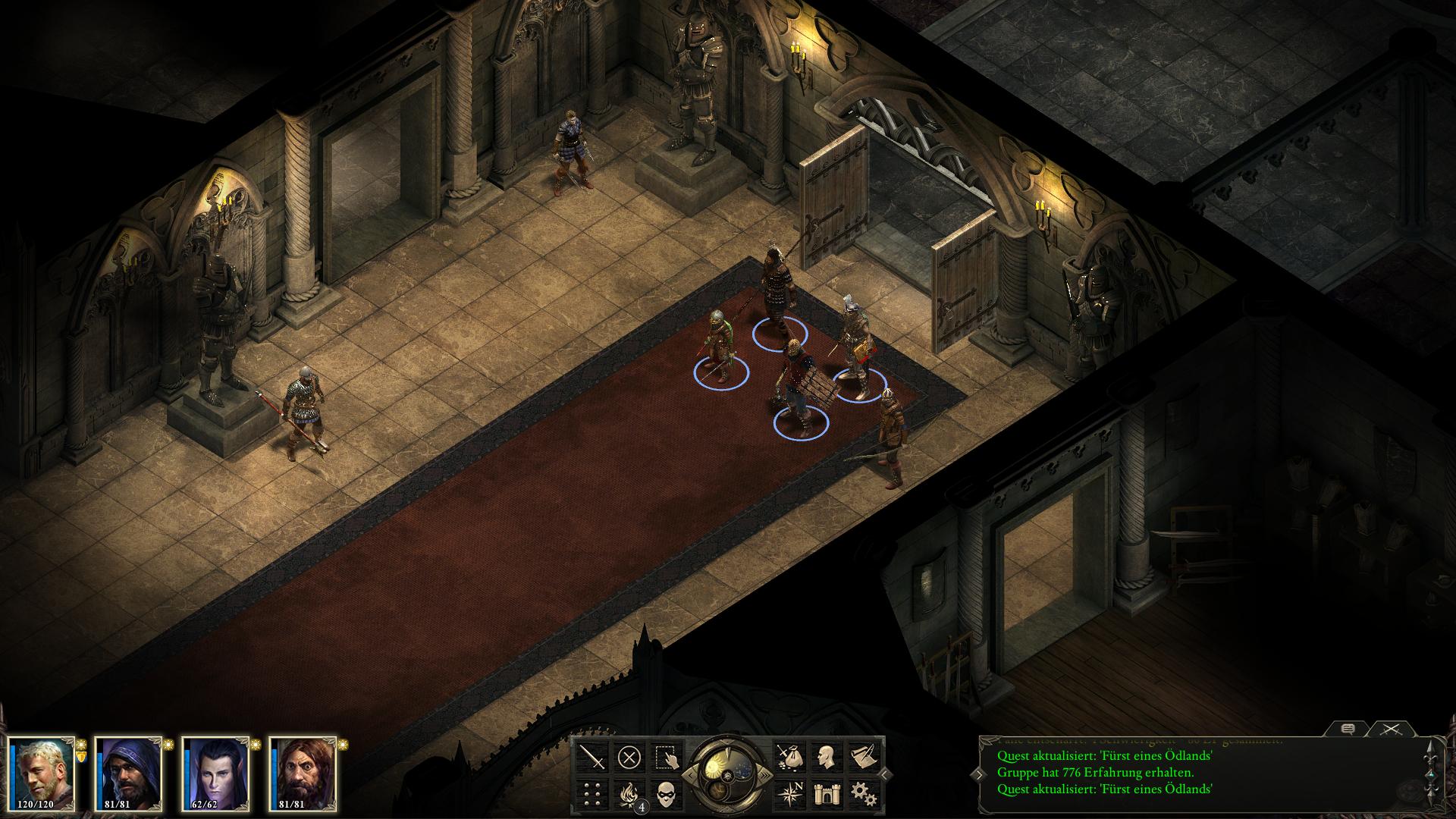The width and height of the screenshot is (1456, 819).
Task: Pick the brown-bearded dwarf portrait
Action: pyautogui.click(x=303, y=773)
